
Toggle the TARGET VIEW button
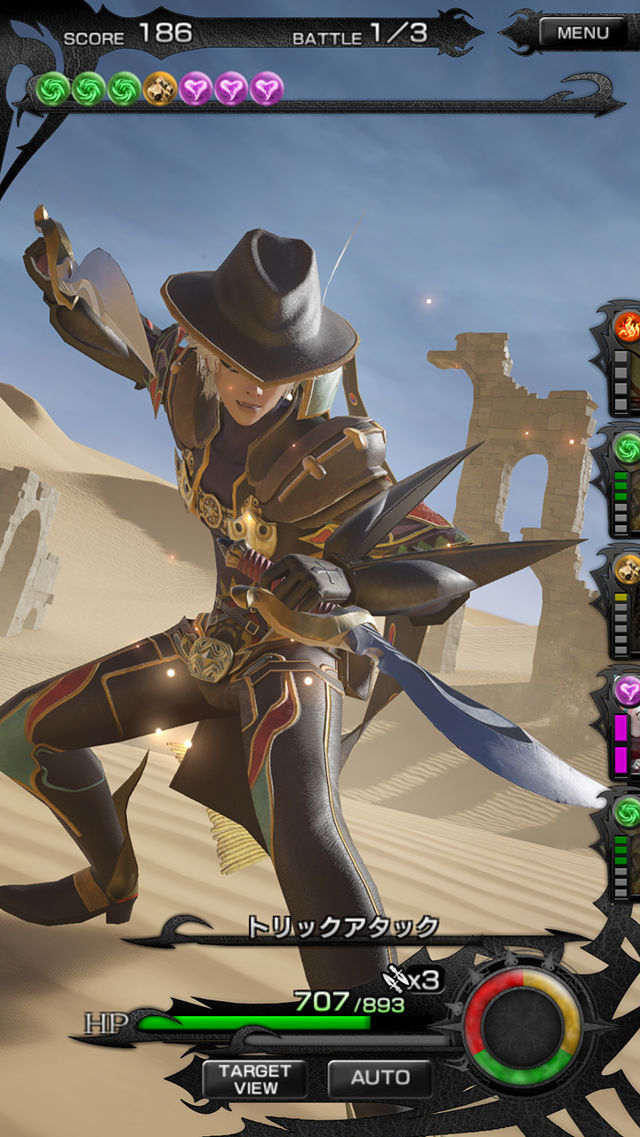tap(255, 1078)
